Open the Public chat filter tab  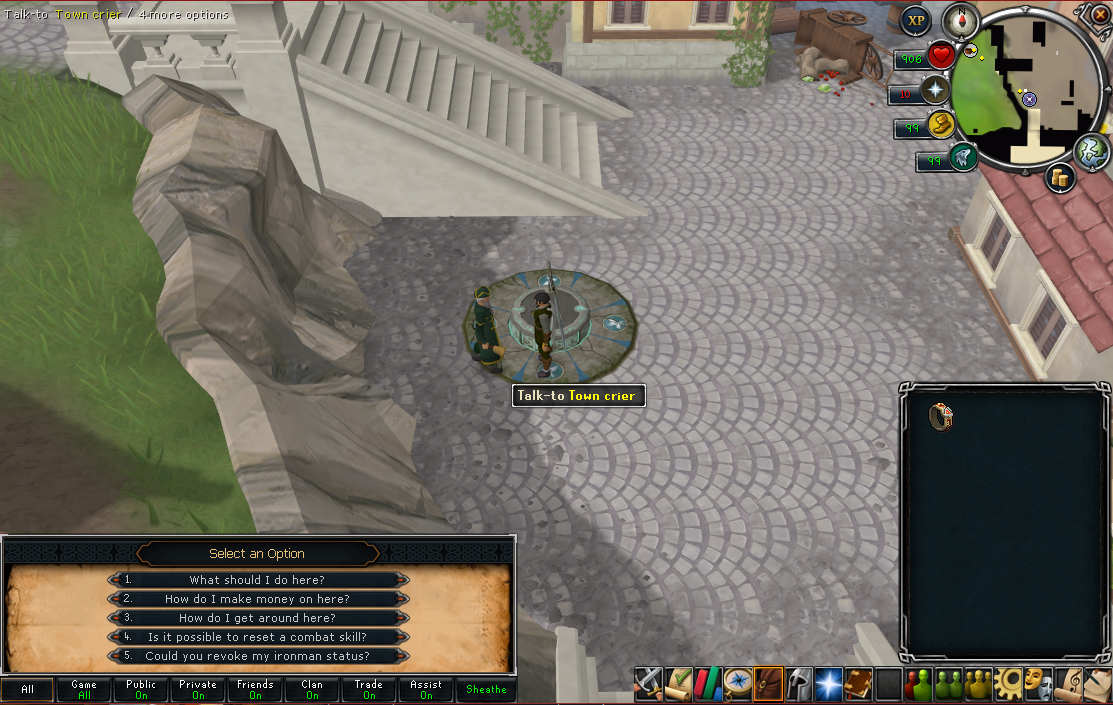coord(141,689)
